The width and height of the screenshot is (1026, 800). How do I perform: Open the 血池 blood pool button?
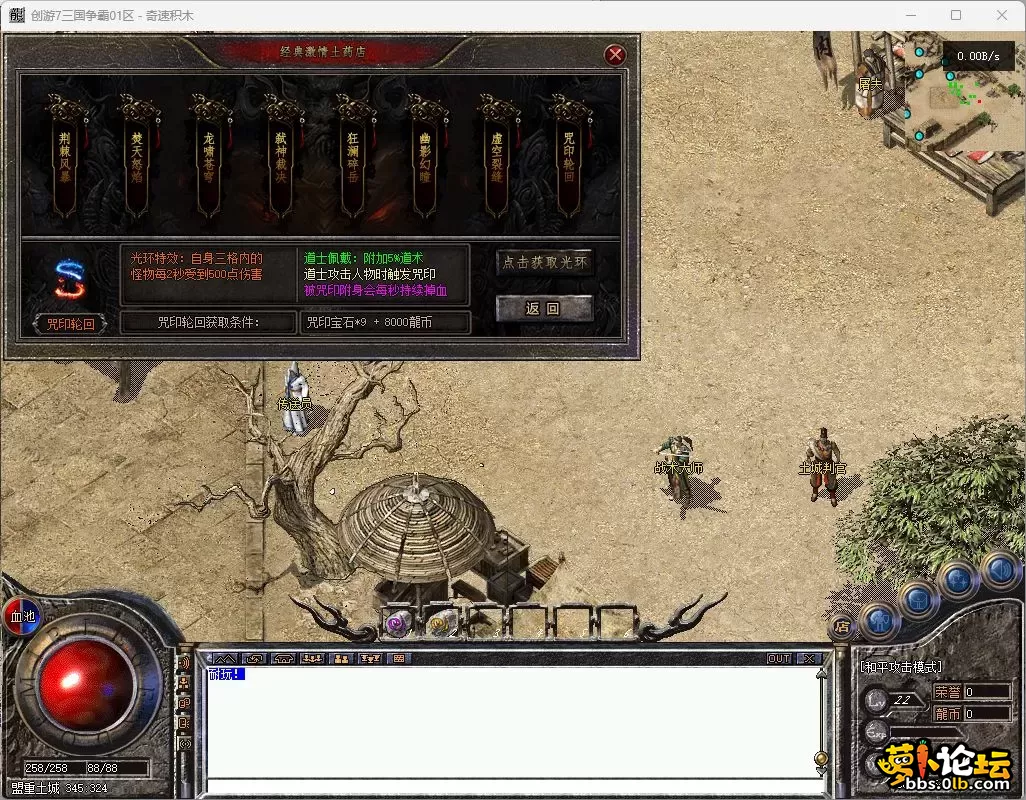[x=22, y=616]
